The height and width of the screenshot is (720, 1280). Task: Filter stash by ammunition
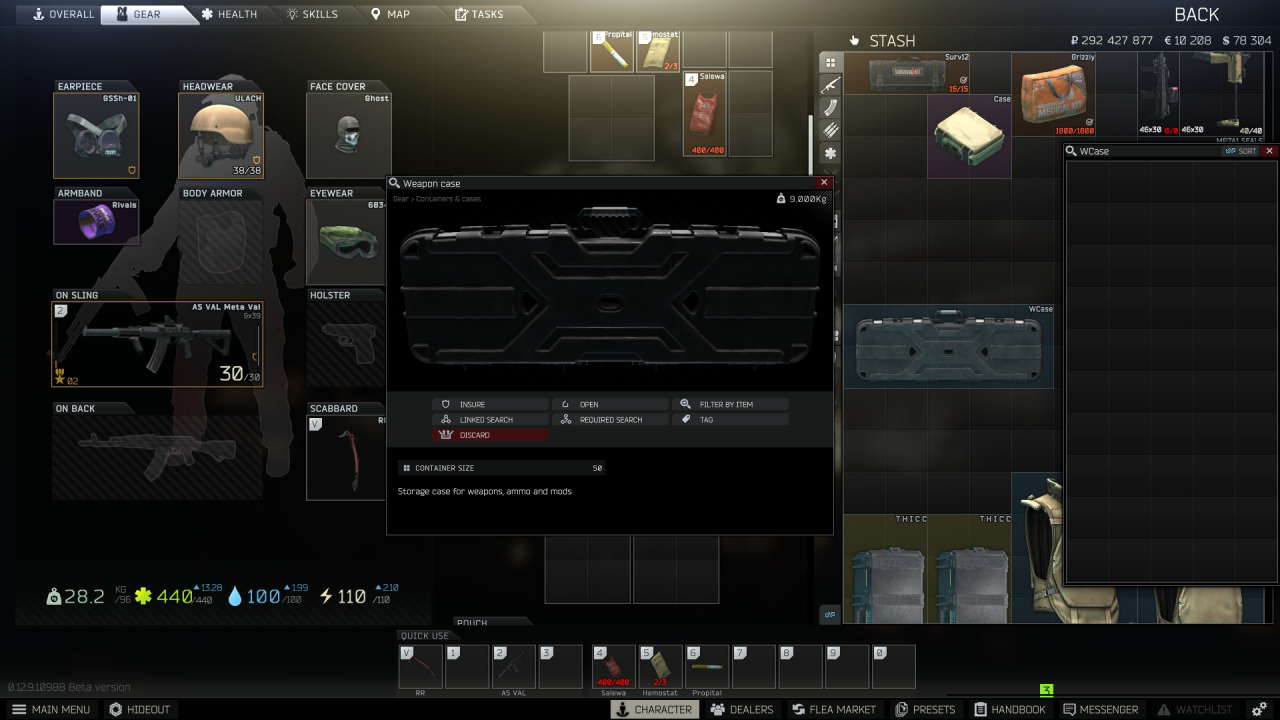[x=832, y=130]
